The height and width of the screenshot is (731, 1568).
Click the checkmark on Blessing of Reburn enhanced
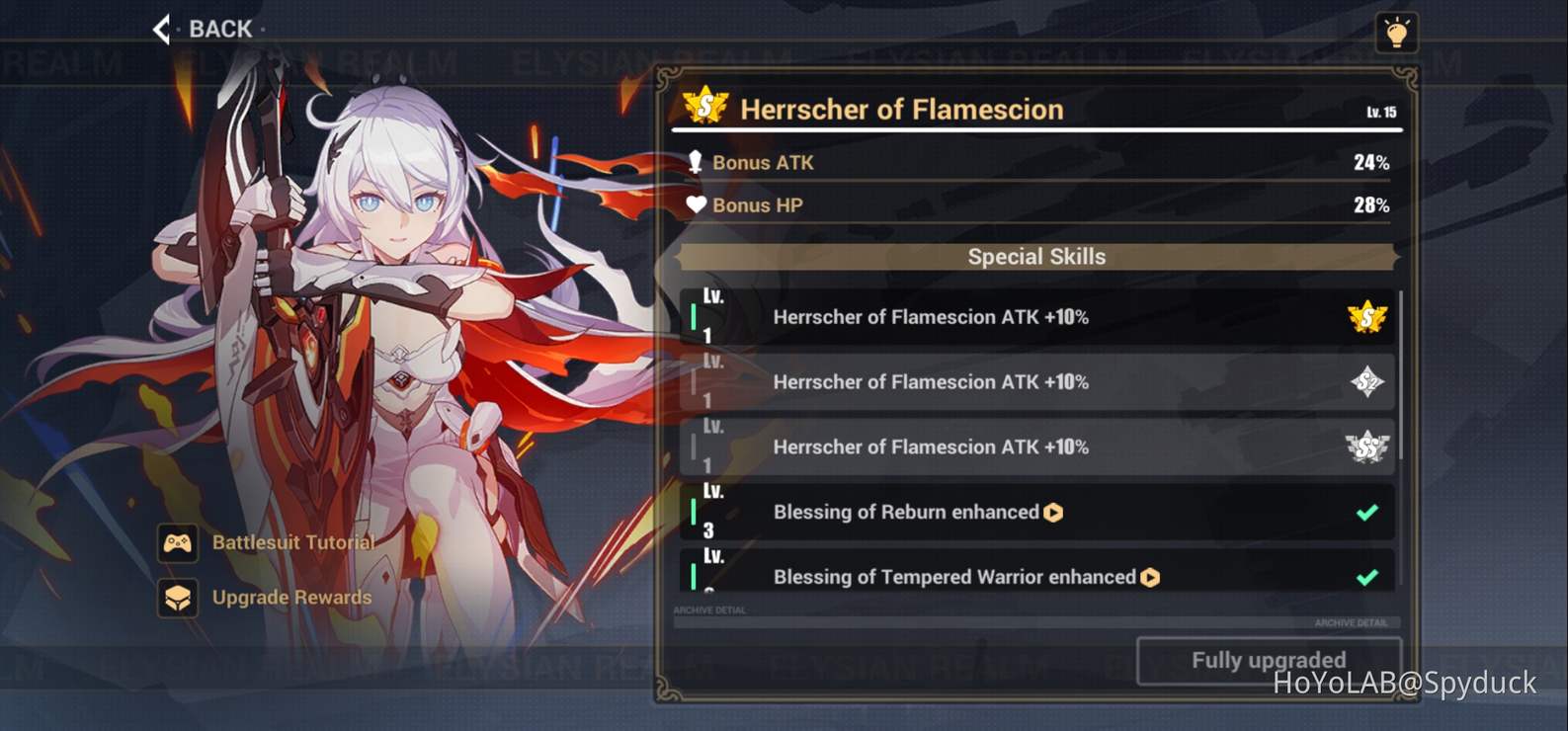tap(1367, 512)
